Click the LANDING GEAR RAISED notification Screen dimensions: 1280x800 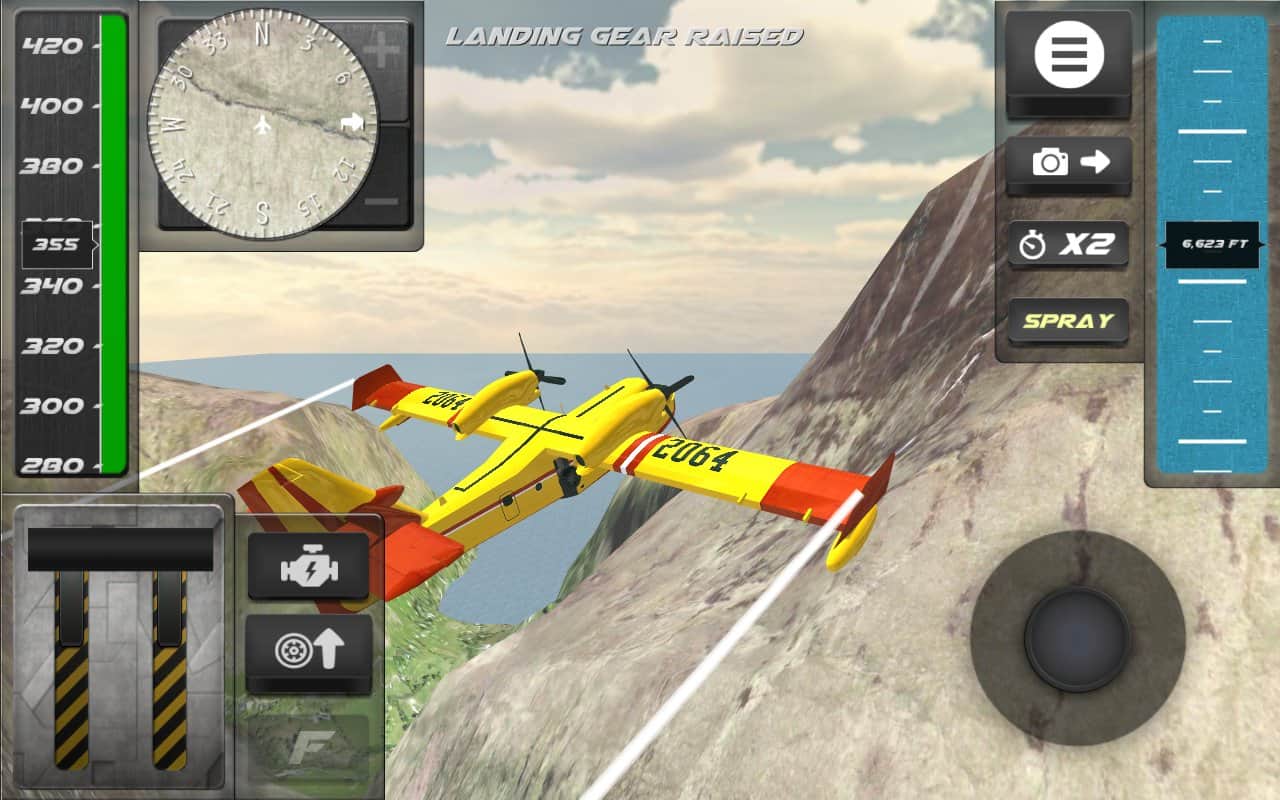pos(627,37)
